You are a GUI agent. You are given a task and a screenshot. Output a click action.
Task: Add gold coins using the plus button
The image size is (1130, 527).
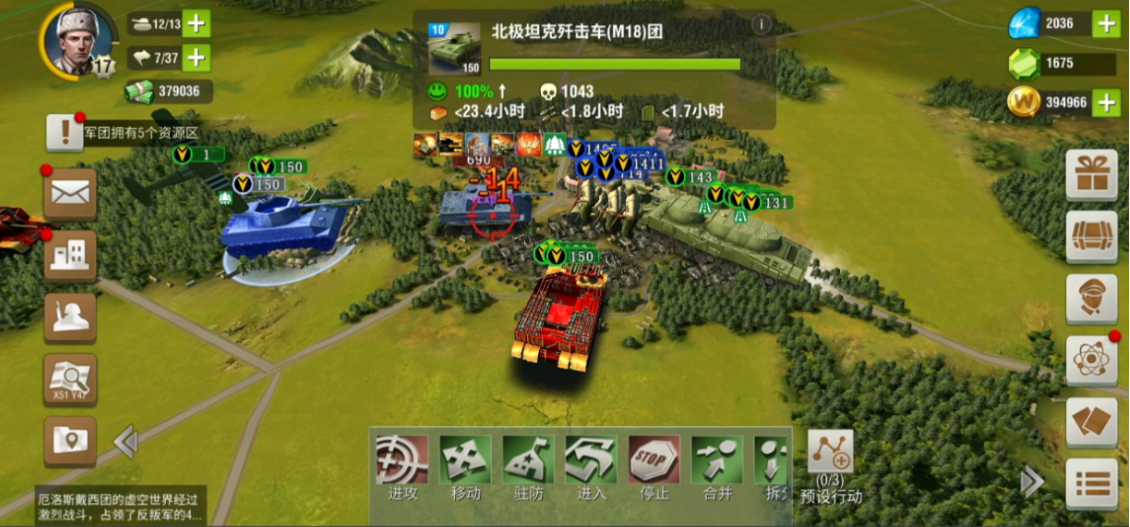1105,102
